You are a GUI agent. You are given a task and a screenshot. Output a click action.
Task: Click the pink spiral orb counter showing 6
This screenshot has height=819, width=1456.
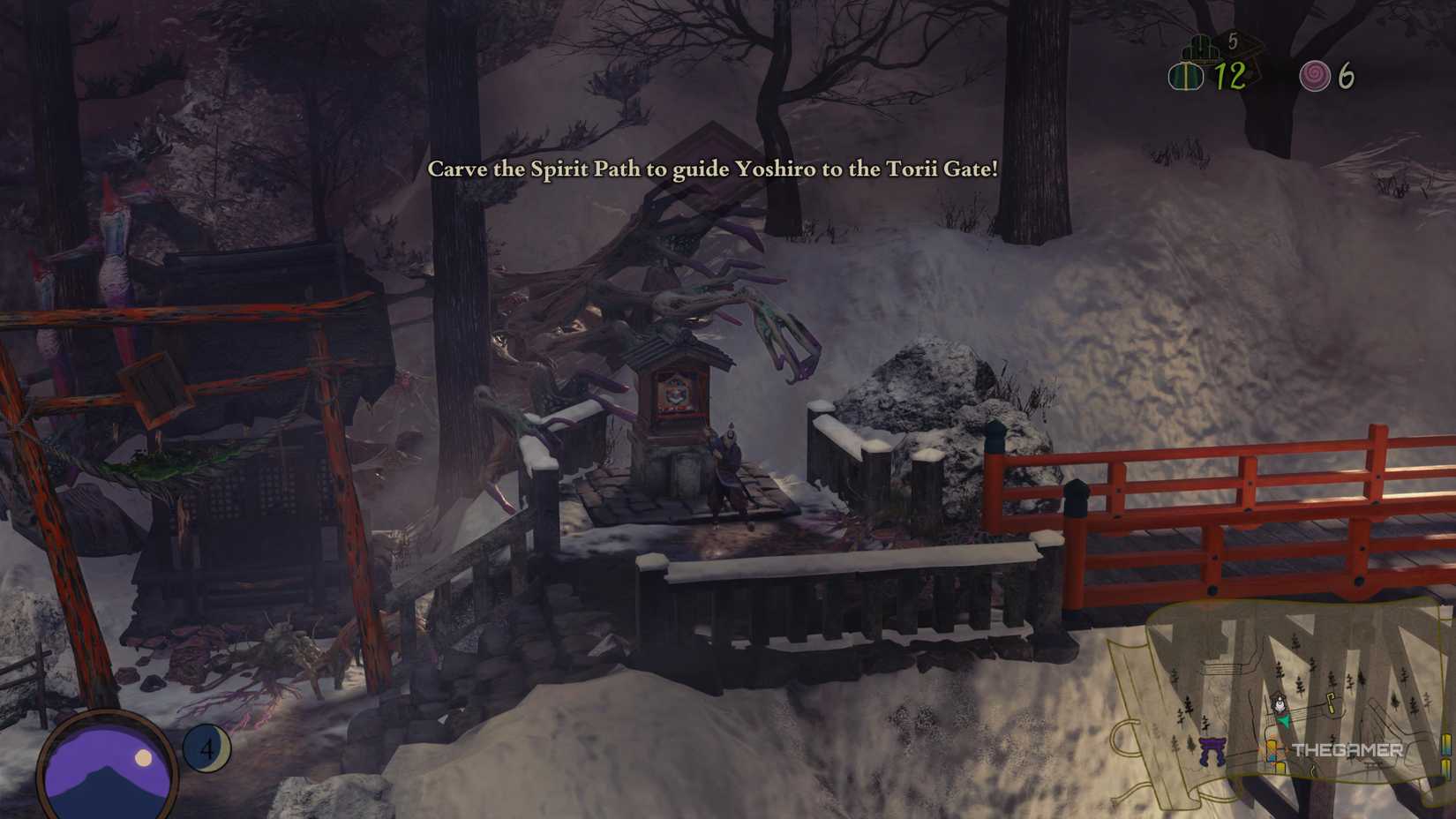tap(1314, 75)
